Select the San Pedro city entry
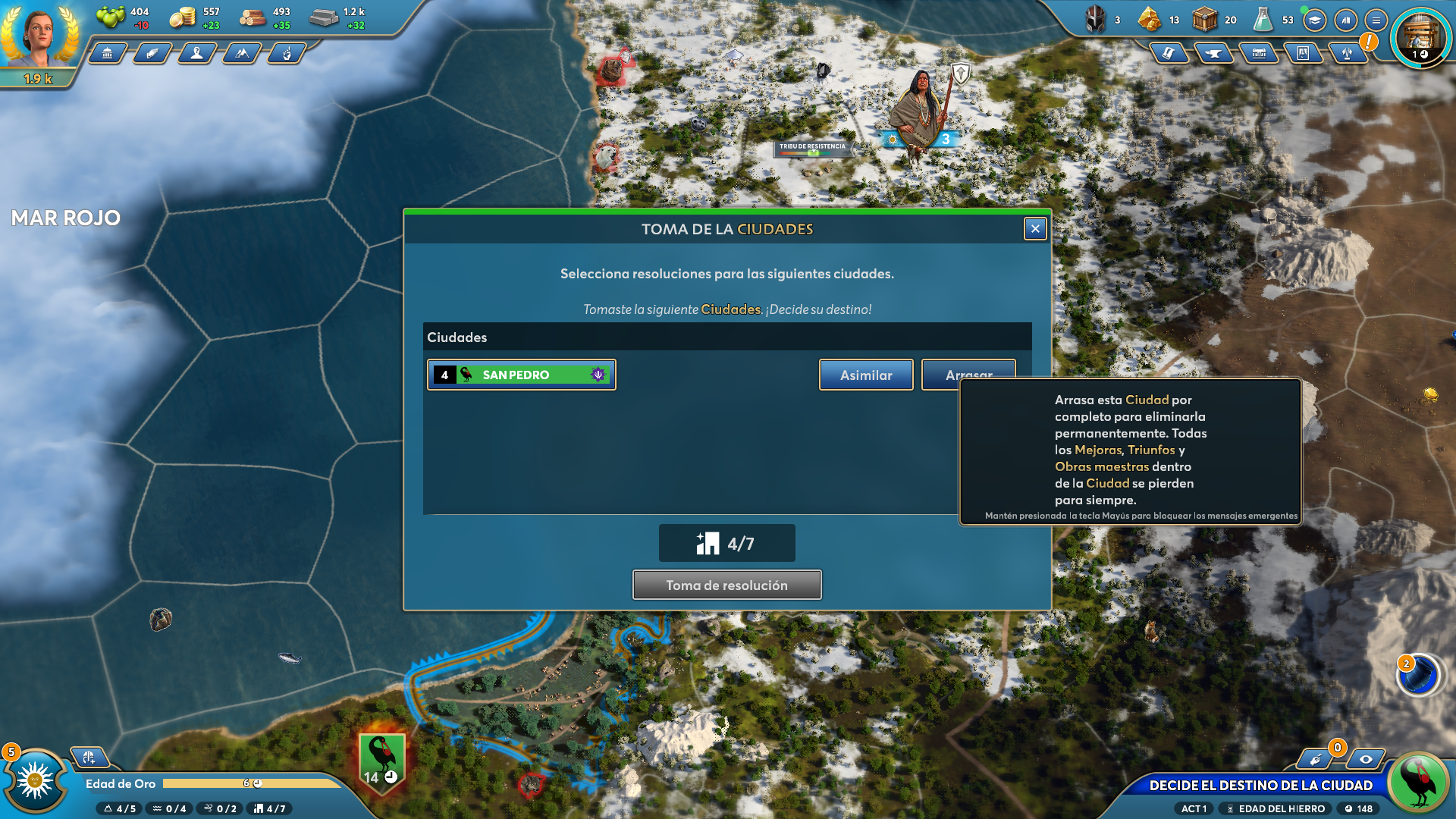The width and height of the screenshot is (1456, 819). (x=522, y=375)
